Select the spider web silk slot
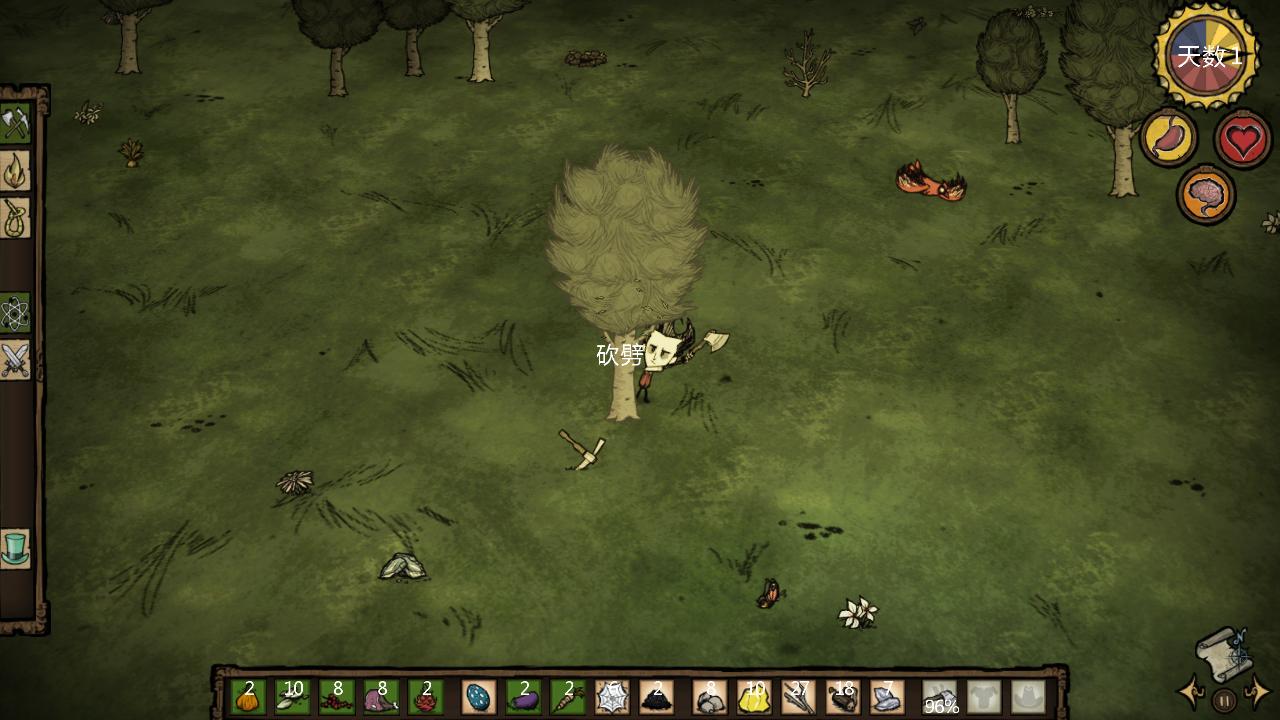The height and width of the screenshot is (720, 1280). (x=612, y=697)
